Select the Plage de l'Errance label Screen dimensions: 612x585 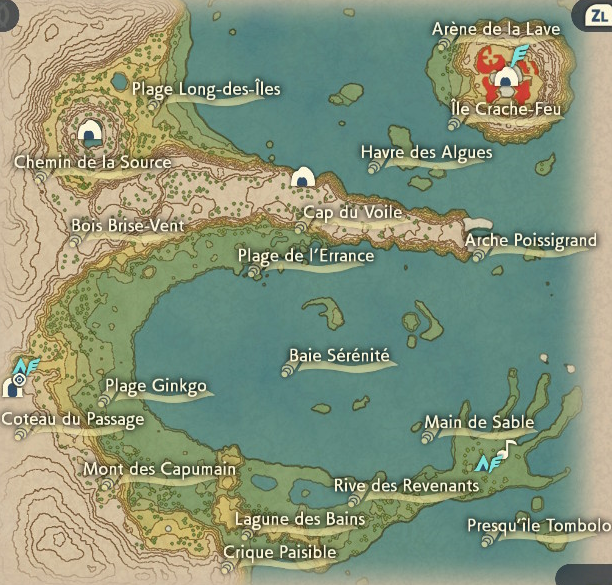point(306,256)
